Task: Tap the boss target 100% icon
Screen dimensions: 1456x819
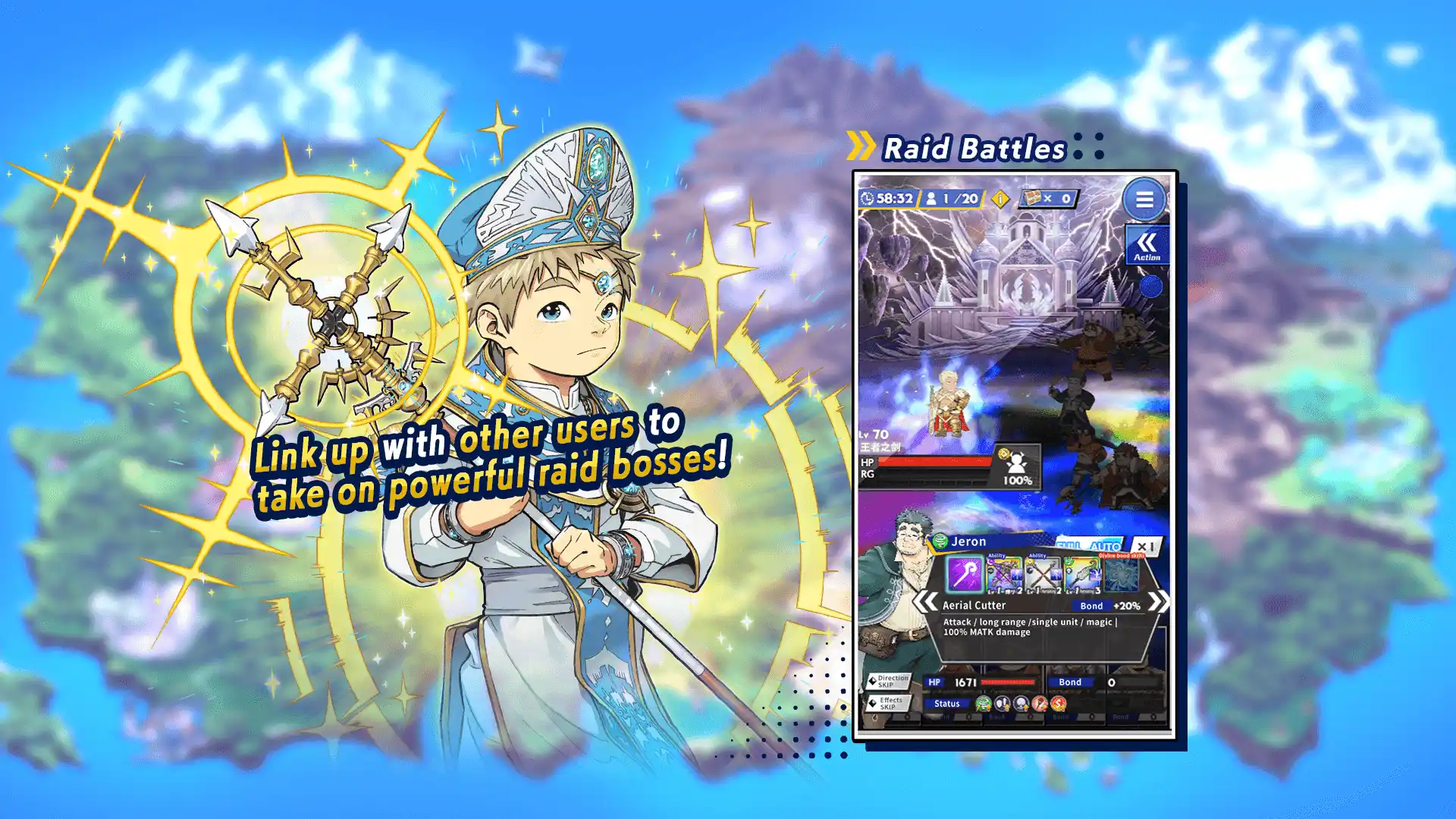Action: point(1017,466)
